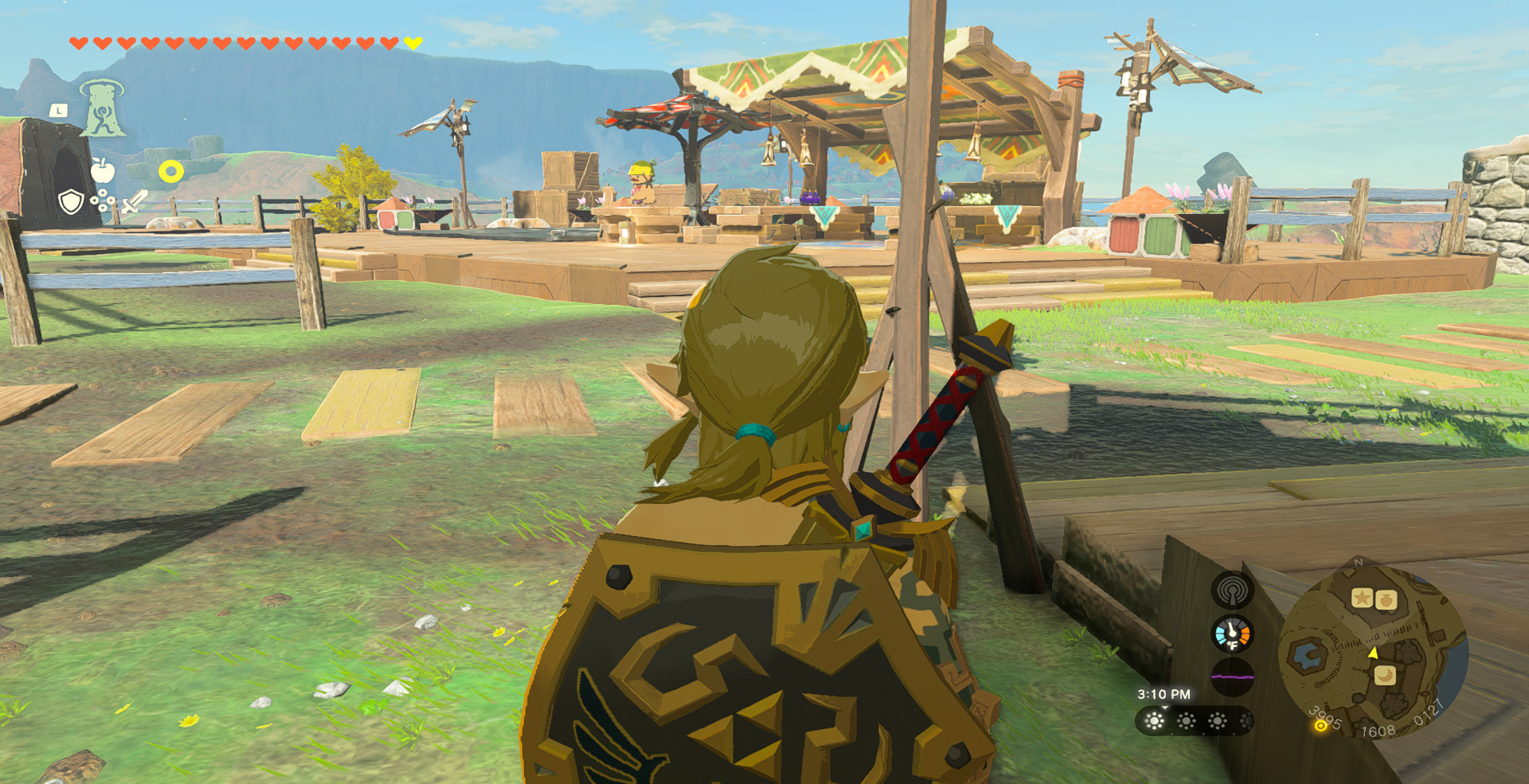The width and height of the screenshot is (1529, 784).
Task: Click the shield slot icon
Action: [70, 202]
